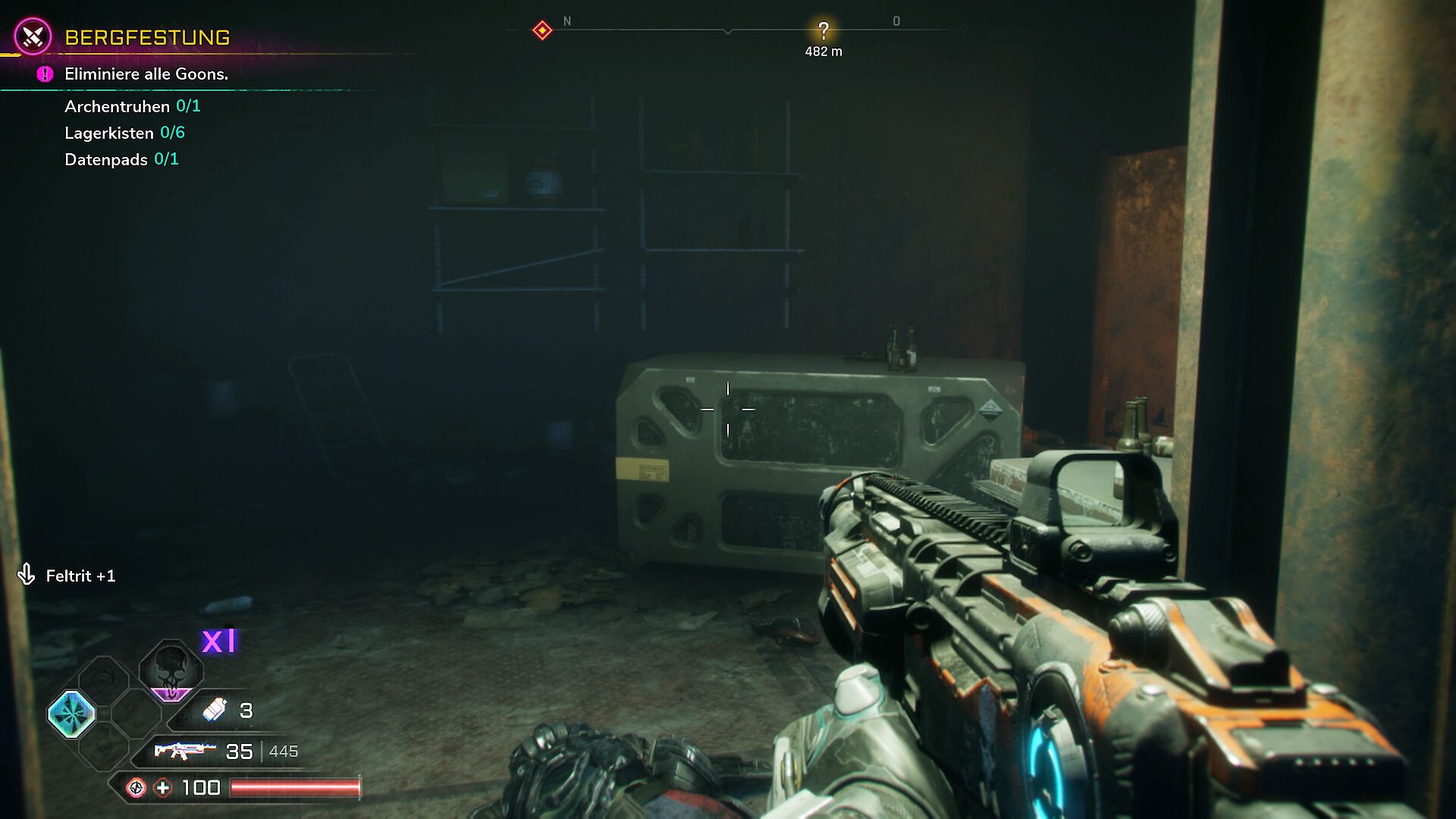Image resolution: width=1456 pixels, height=819 pixels.
Task: Click the assault rifle weapon icon
Action: click(184, 751)
